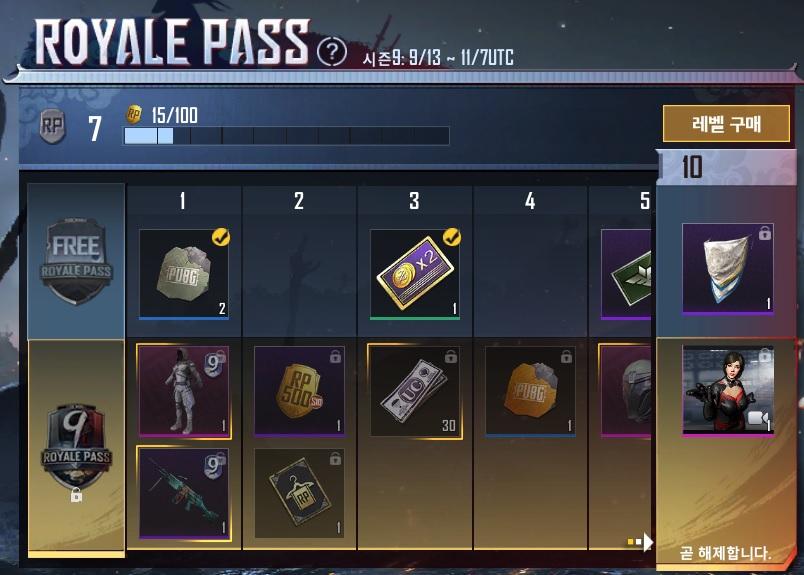The width and height of the screenshot is (804, 575).
Task: Choose the 30 UC cash reward
Action: pyautogui.click(x=414, y=390)
